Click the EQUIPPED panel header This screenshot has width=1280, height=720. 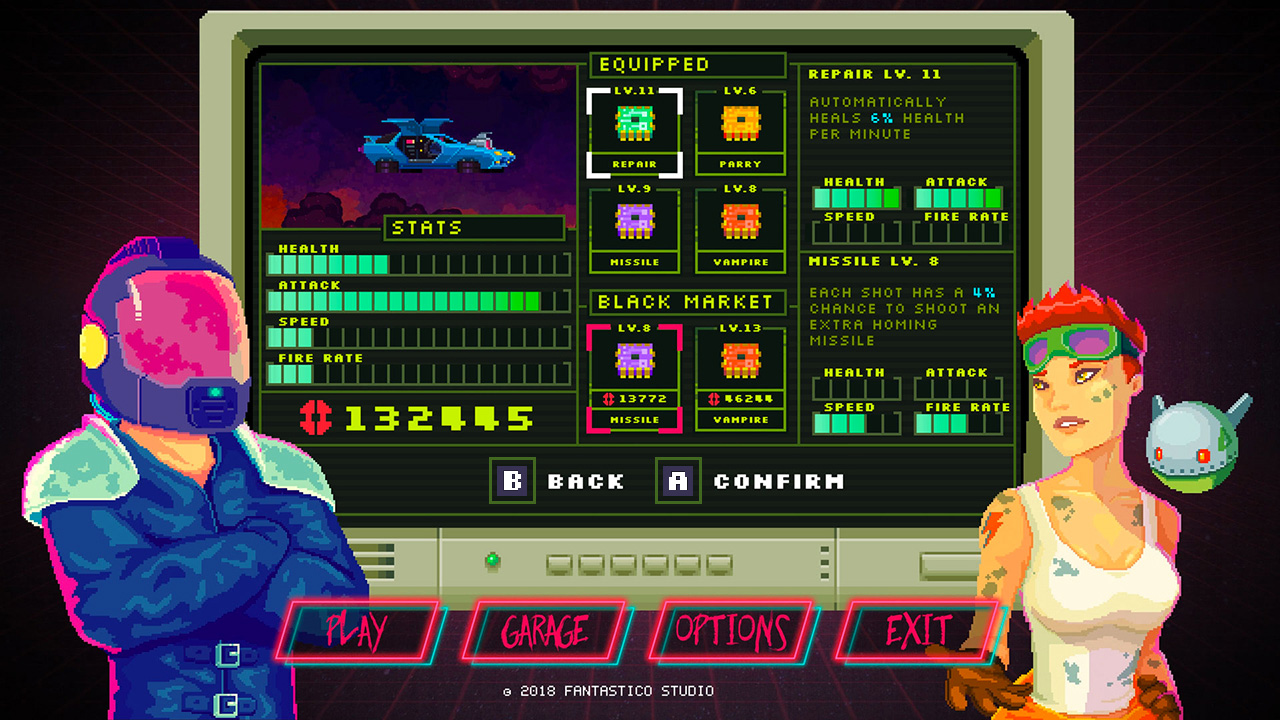[x=687, y=64]
